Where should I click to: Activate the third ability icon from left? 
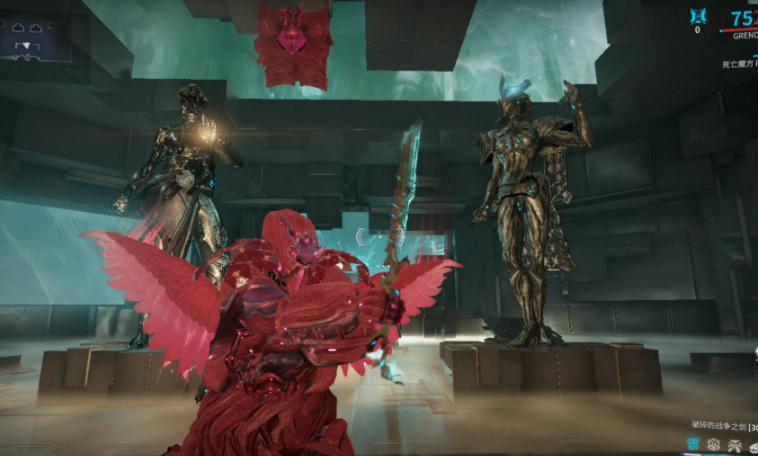(x=734, y=443)
